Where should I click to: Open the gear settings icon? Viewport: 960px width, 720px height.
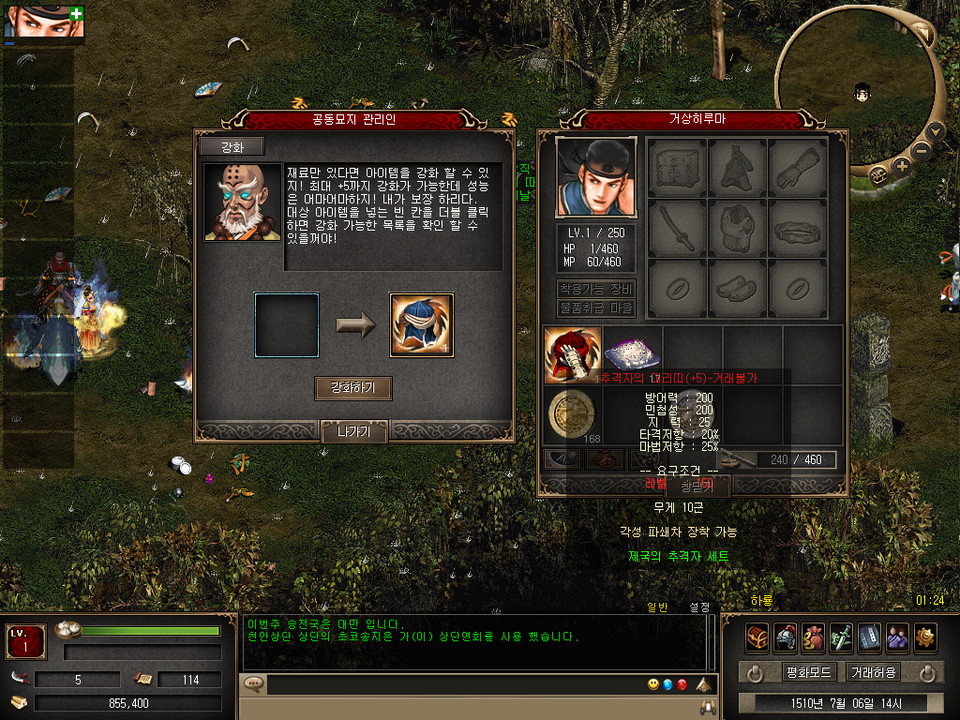pyautogui.click(x=924, y=637)
